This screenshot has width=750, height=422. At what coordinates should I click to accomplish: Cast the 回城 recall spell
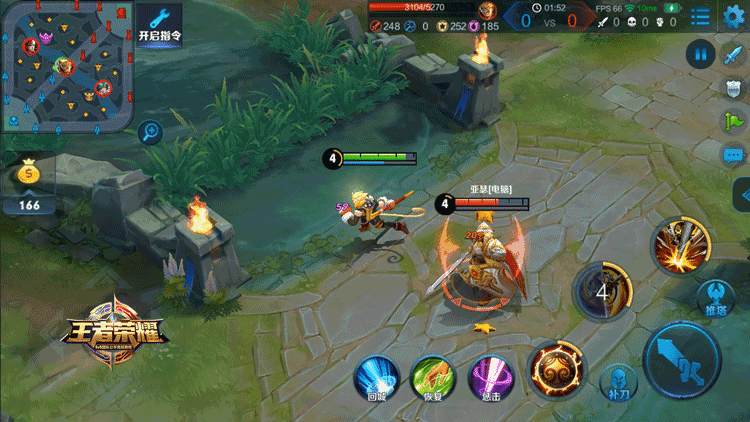pos(377,378)
